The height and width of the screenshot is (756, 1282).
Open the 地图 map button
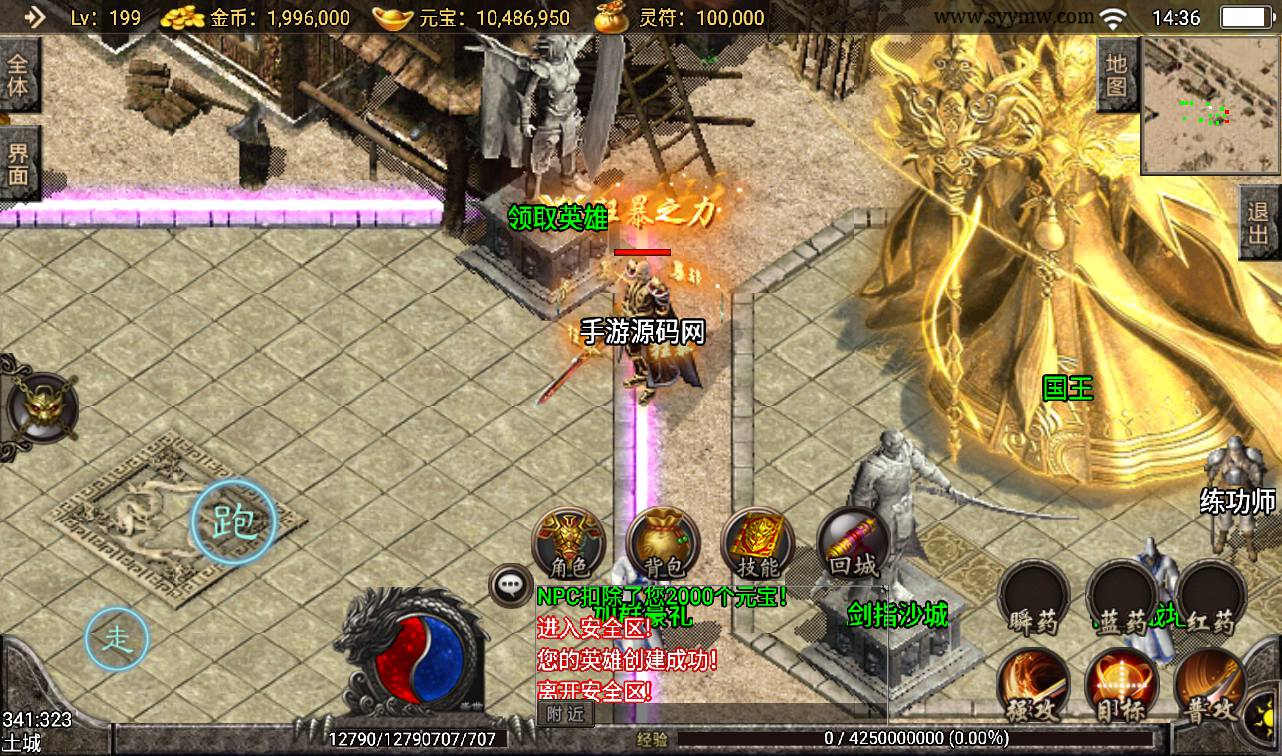tap(1117, 74)
